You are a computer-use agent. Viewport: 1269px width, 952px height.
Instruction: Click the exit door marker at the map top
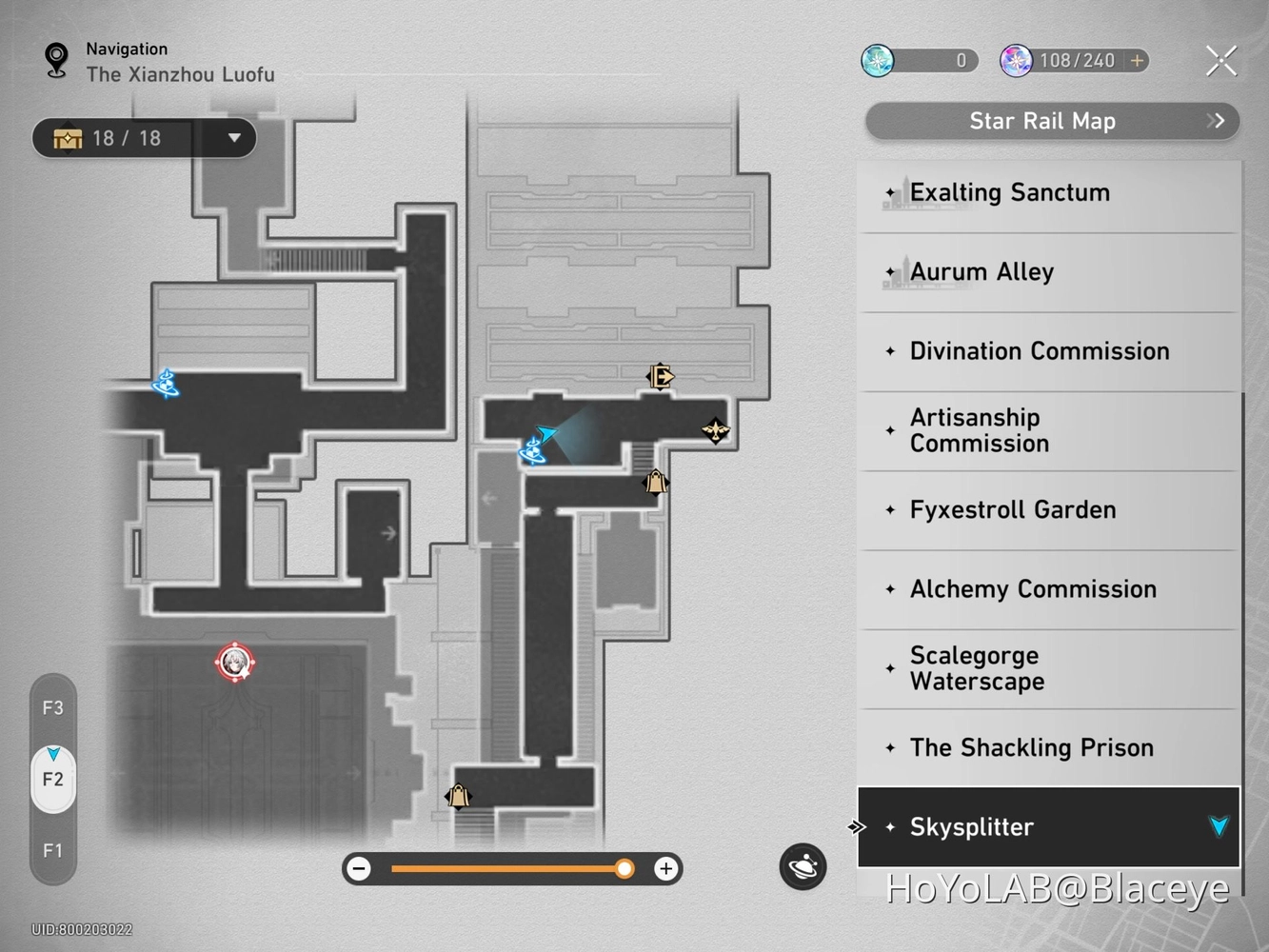[661, 376]
